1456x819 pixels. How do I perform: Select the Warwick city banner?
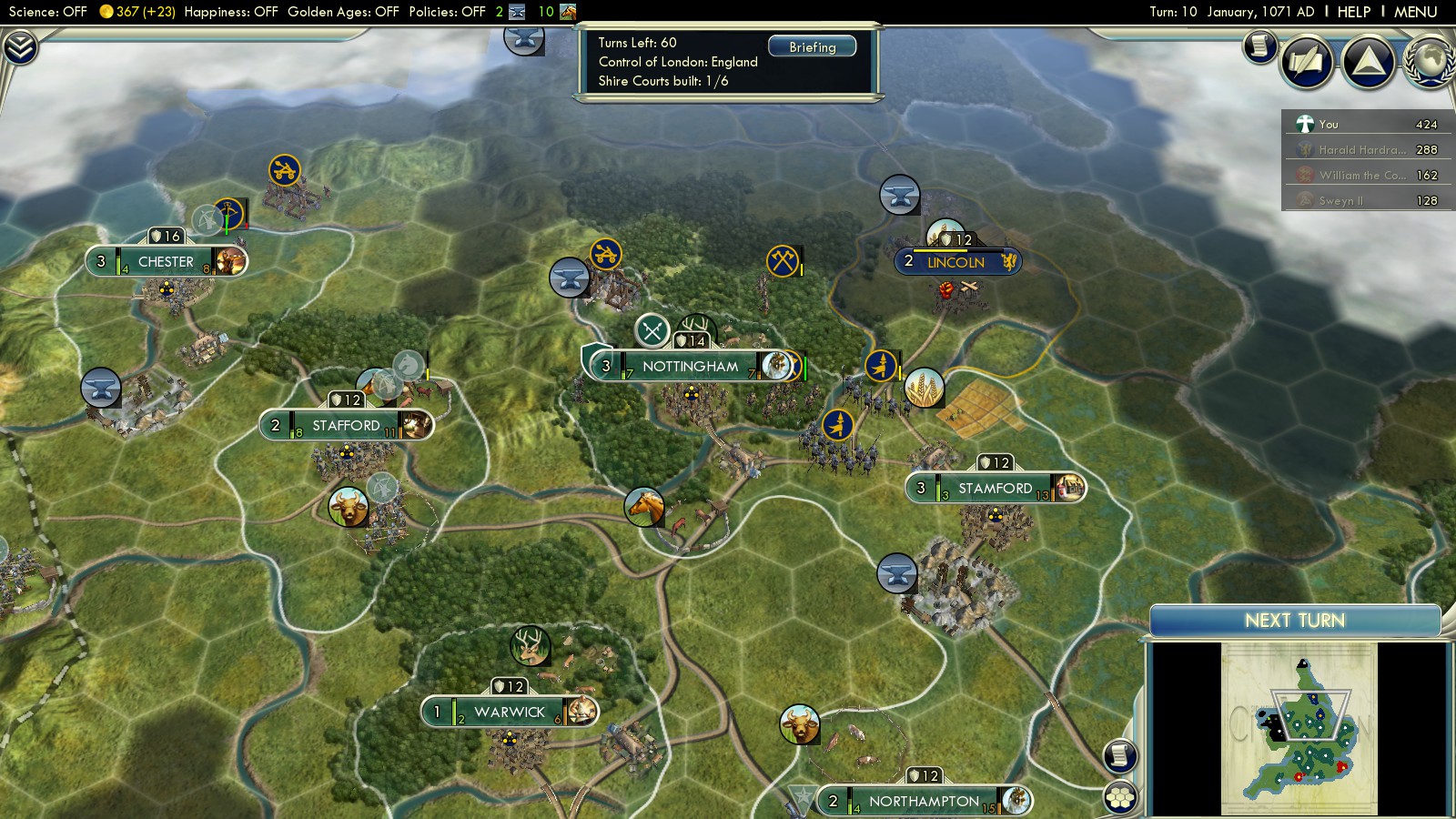pyautogui.click(x=509, y=713)
